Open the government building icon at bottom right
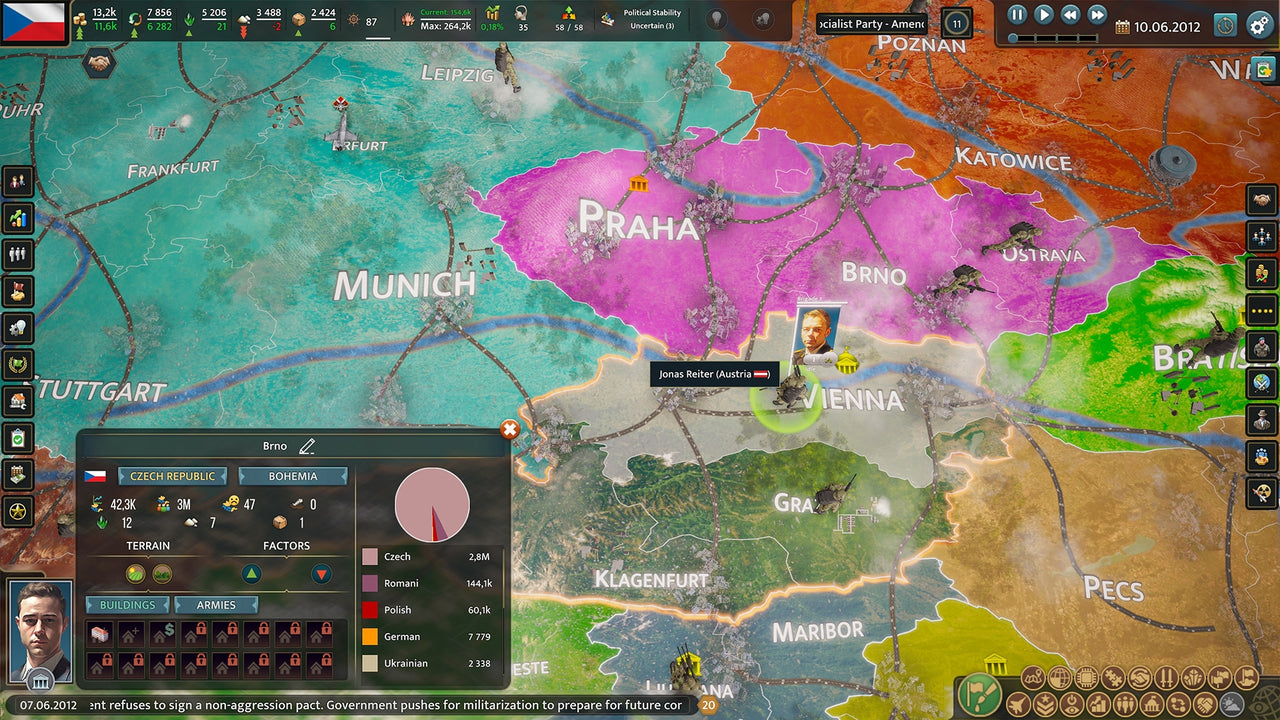 1151,704
